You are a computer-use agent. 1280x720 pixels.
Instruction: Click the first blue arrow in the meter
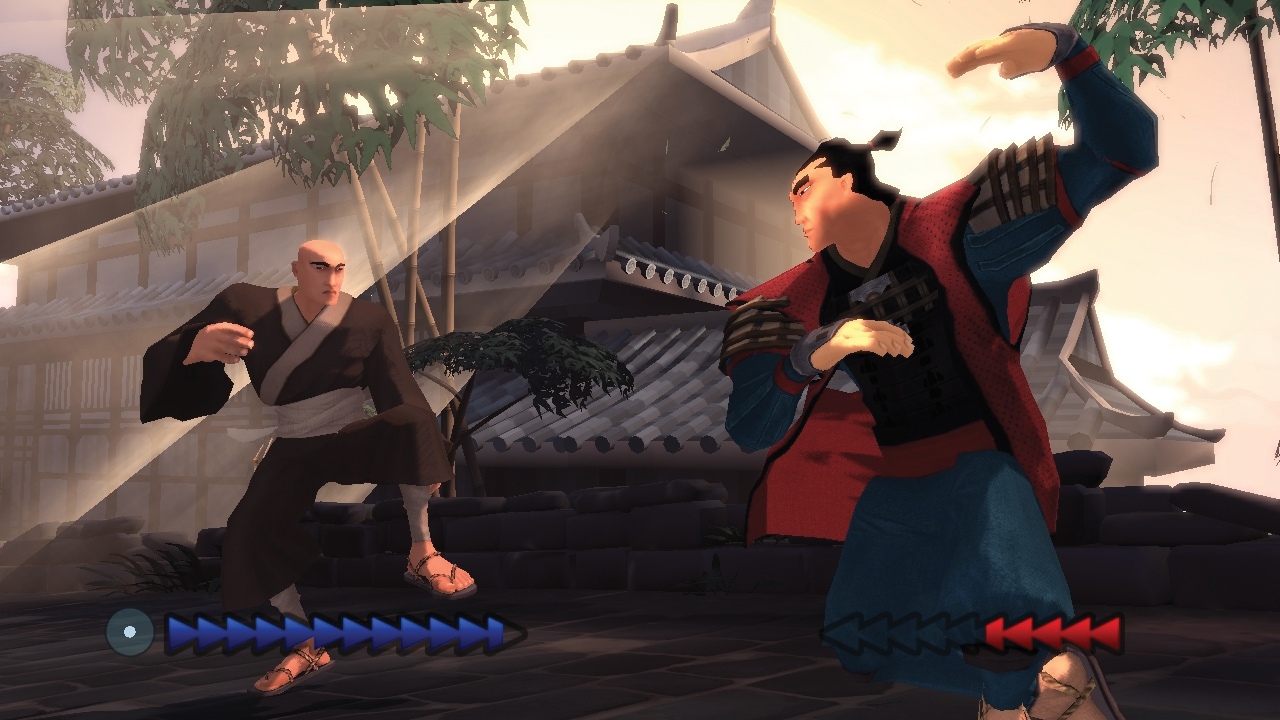[178, 631]
